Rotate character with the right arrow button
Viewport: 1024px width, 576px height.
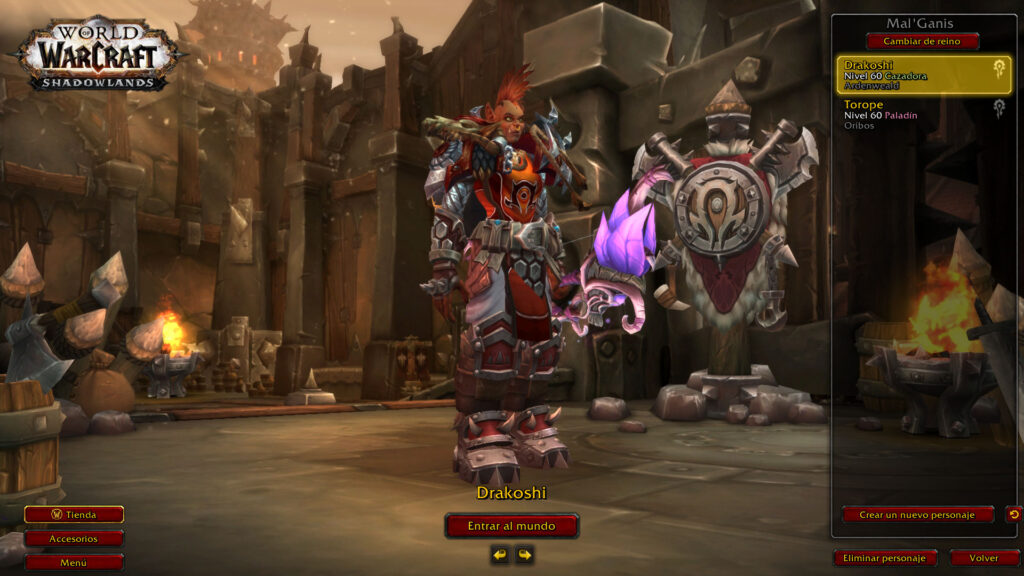(x=524, y=554)
